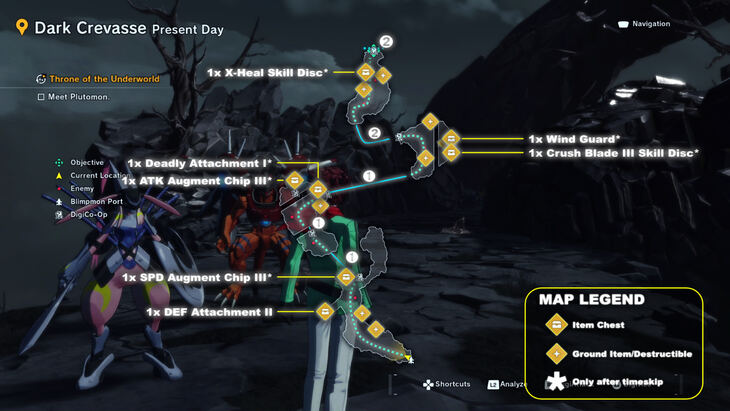Click the Wind Guard item chest marker
Screen dimensions: 730x411
pyautogui.click(x=451, y=138)
